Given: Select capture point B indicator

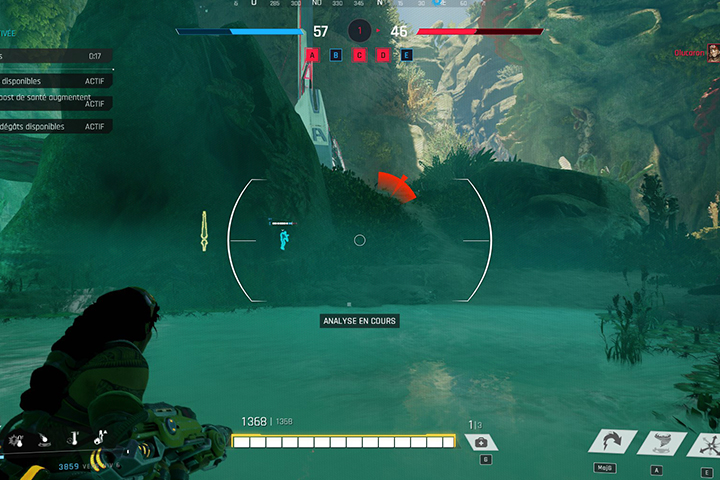Looking at the screenshot, I should [336, 55].
